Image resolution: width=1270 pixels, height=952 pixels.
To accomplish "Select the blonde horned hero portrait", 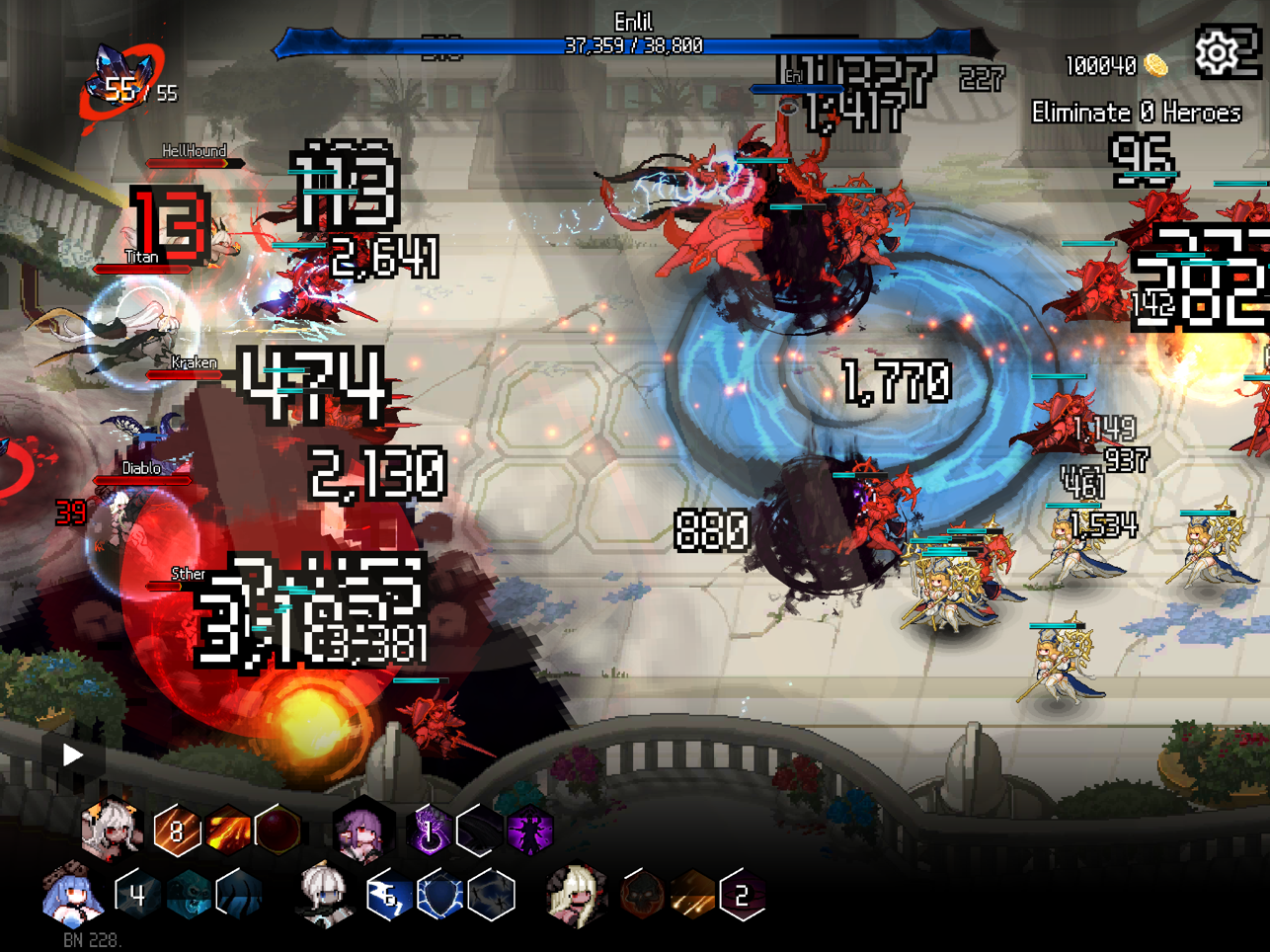I will pyautogui.click(x=576, y=896).
